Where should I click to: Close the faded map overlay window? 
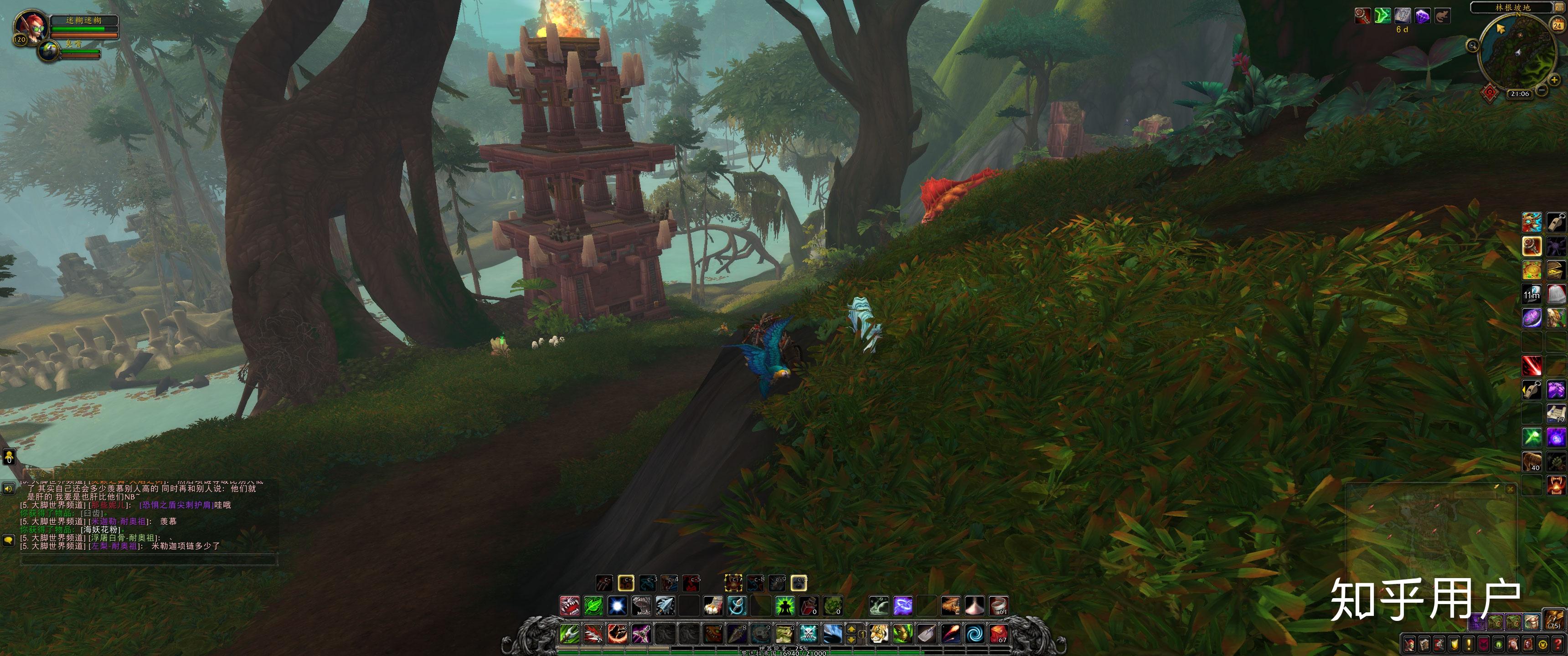pyautogui.click(x=1510, y=489)
